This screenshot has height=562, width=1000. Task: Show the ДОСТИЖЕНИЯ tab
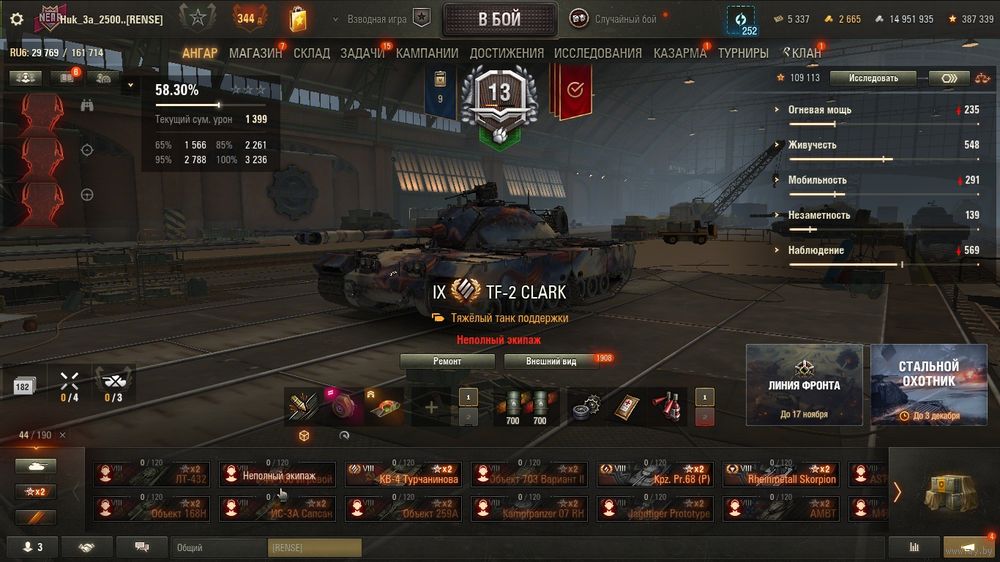click(x=507, y=53)
